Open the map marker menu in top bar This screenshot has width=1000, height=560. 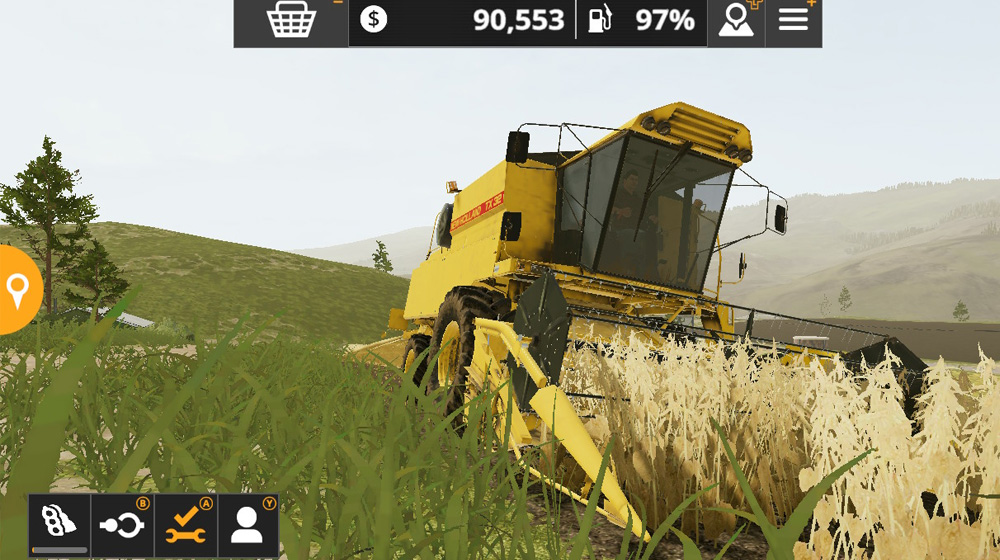(735, 21)
